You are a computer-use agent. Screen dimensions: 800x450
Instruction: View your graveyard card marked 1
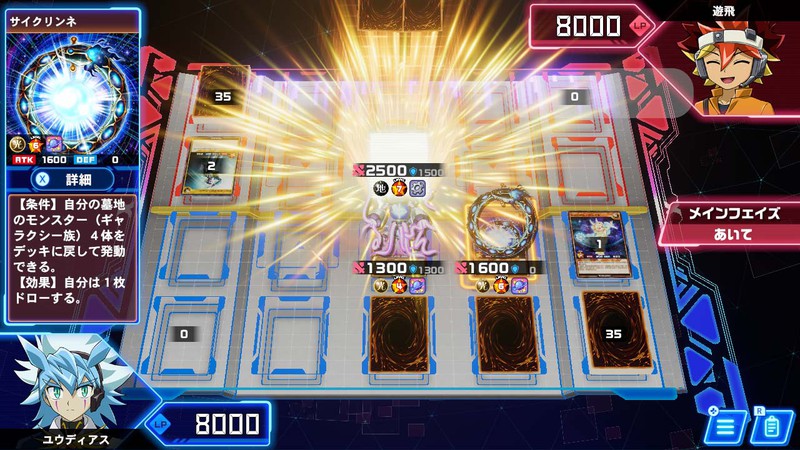[597, 242]
